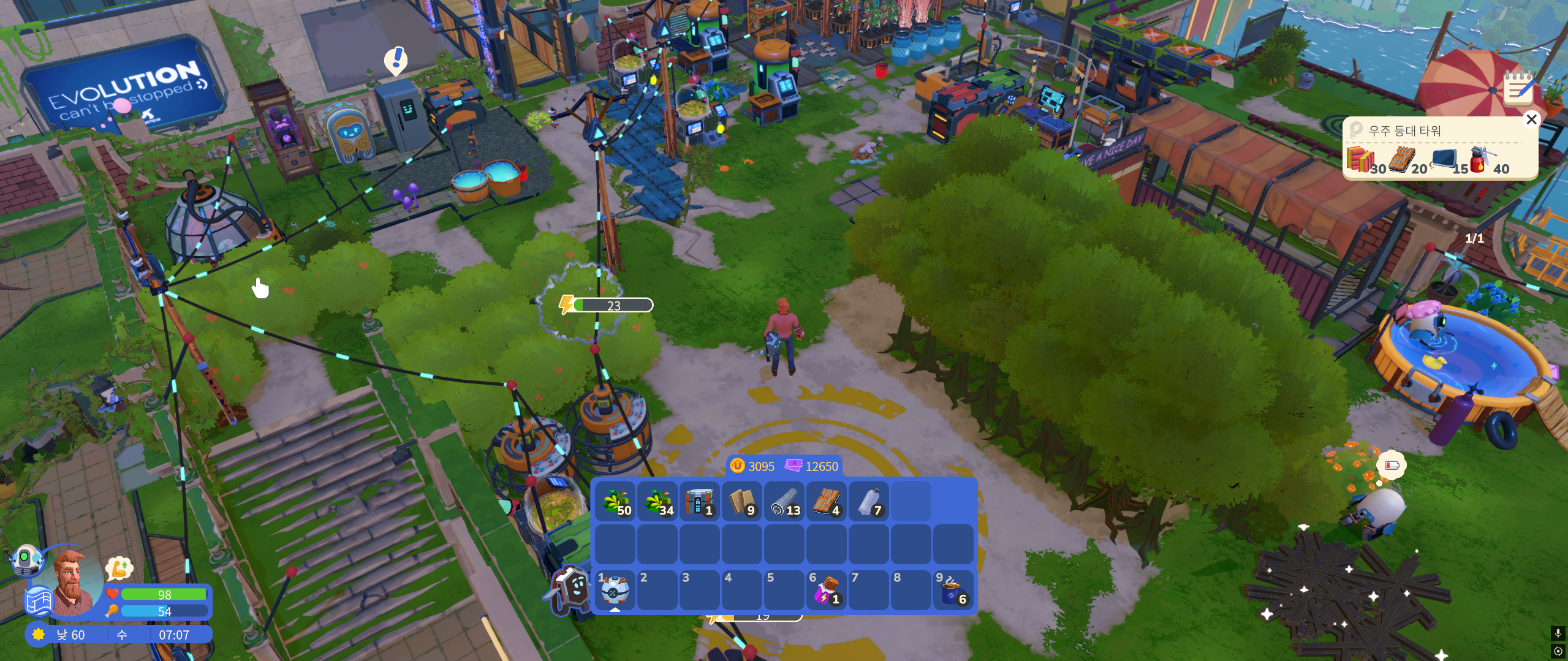The width and height of the screenshot is (1568, 661).
Task: Select the locked chest inventory slot
Action: click(699, 502)
